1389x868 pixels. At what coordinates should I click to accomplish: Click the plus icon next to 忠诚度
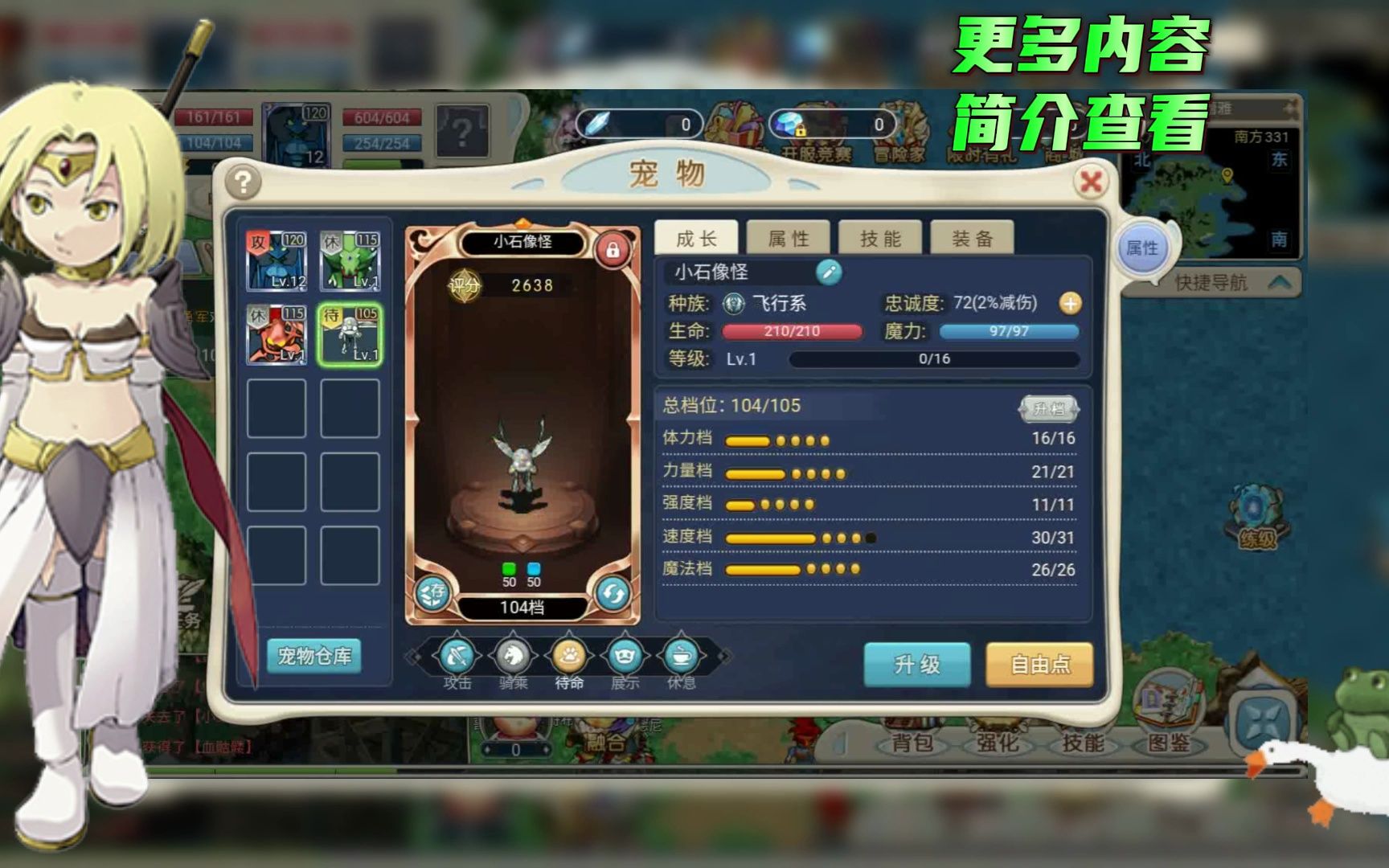(1070, 304)
